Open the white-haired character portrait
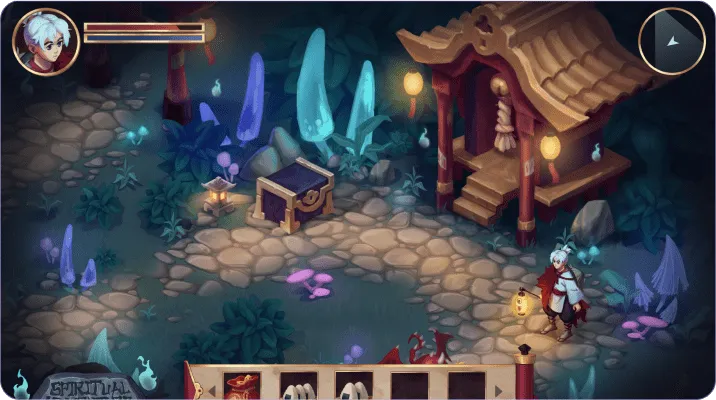716x400 pixels. (46, 42)
